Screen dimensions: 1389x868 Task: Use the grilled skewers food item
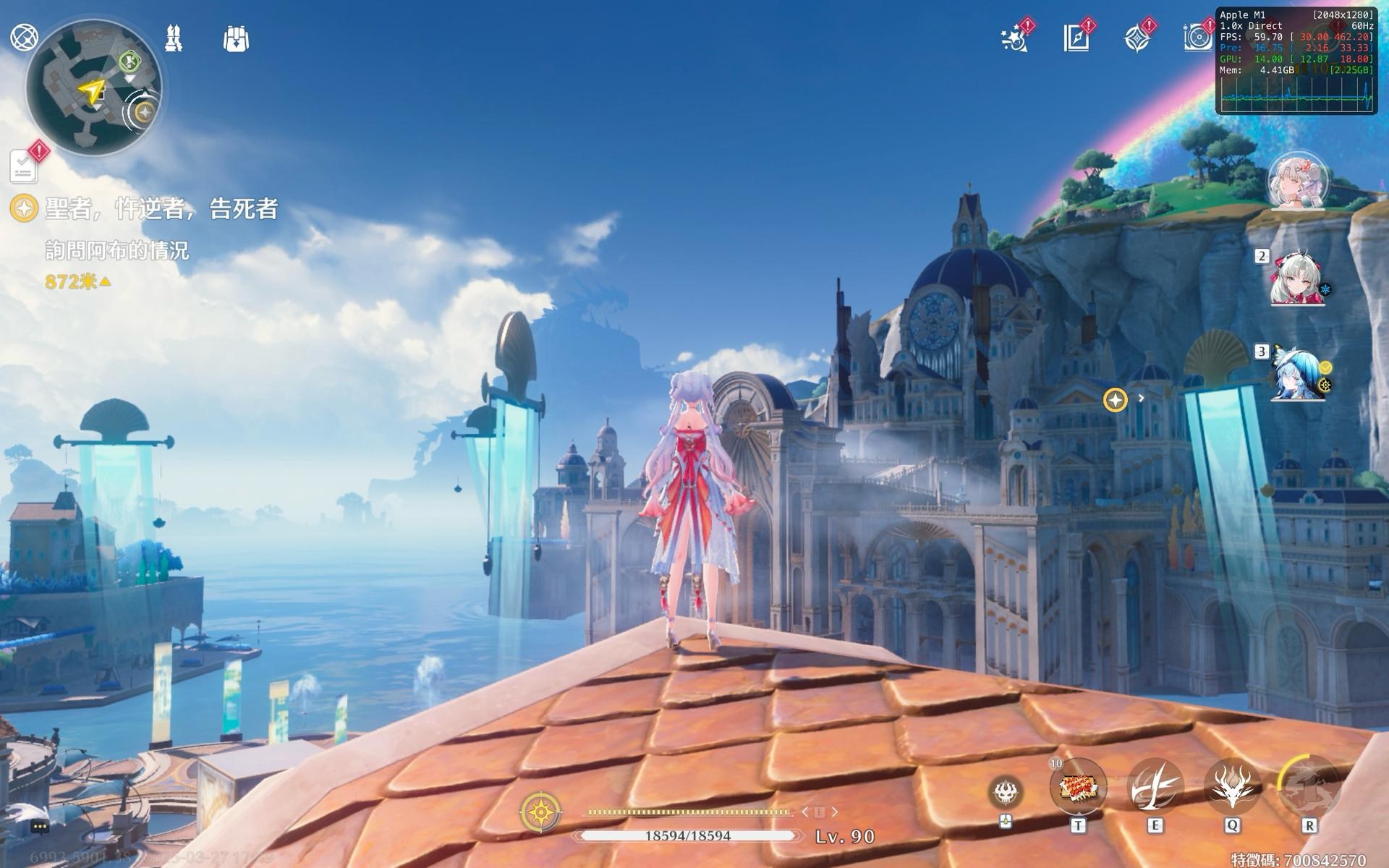[1078, 786]
